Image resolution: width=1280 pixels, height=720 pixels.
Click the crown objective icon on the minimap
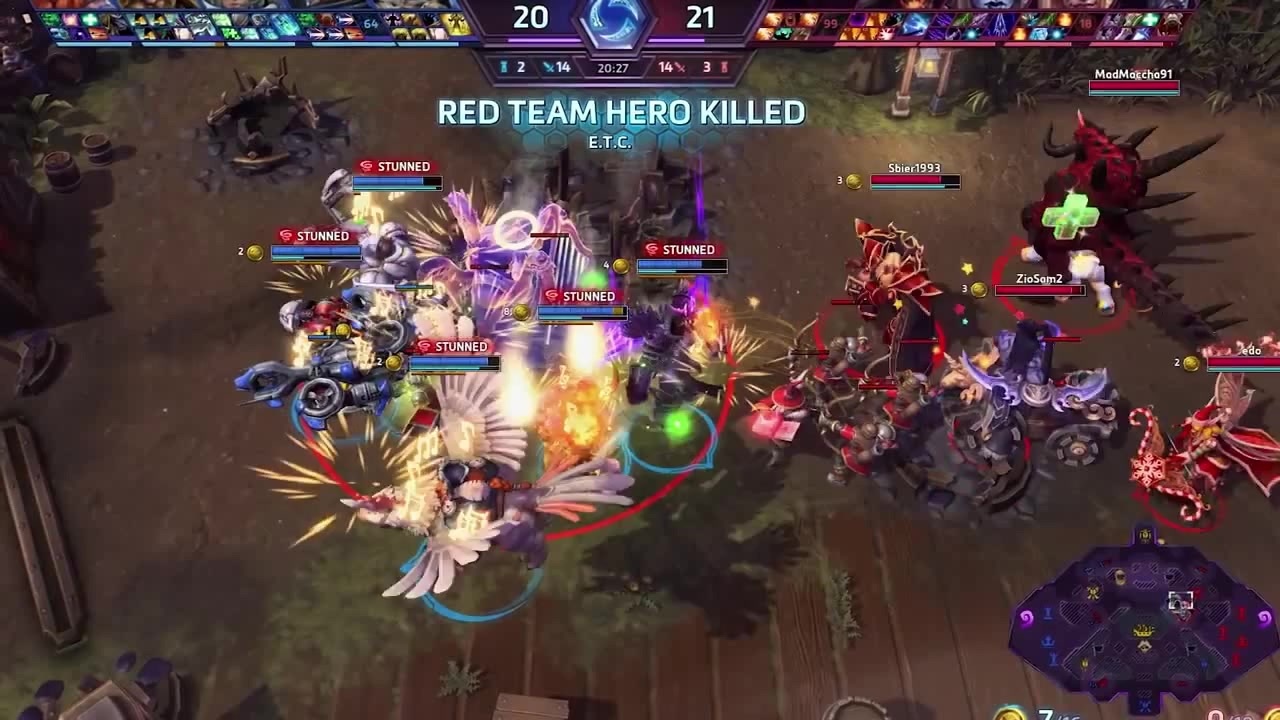point(1143,628)
